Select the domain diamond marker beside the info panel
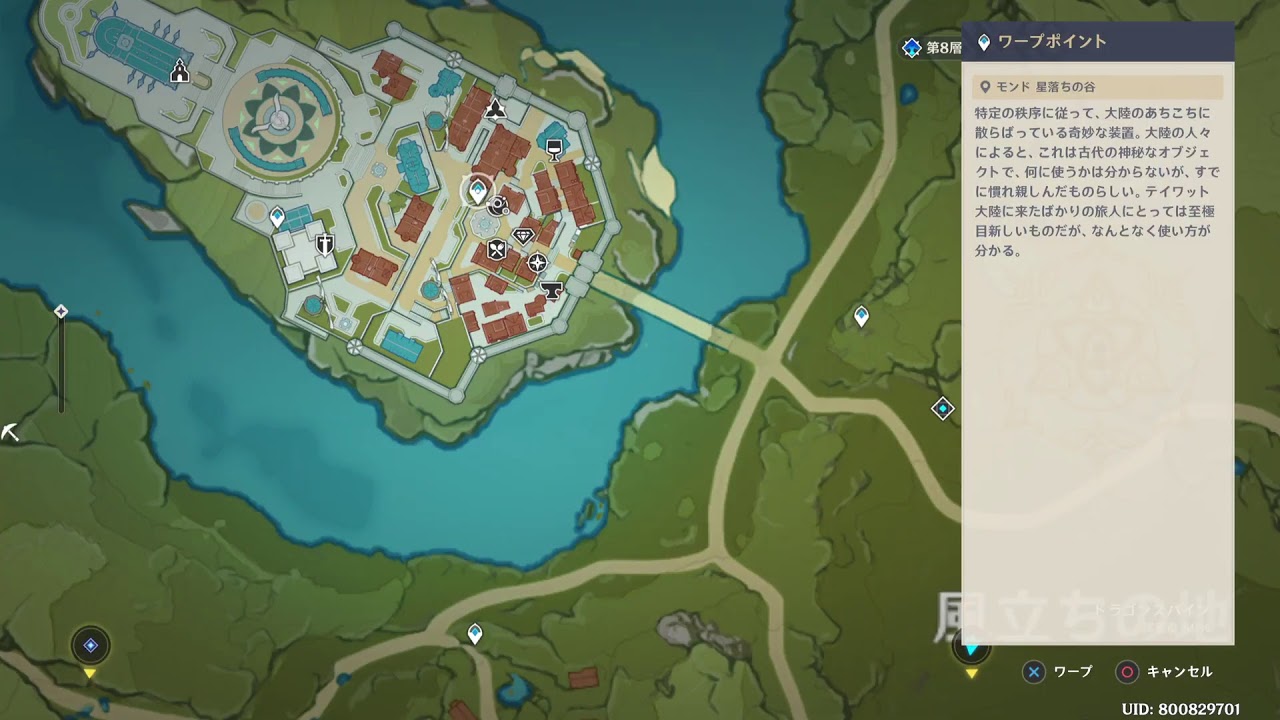The image size is (1280, 720). pyautogui.click(x=942, y=408)
